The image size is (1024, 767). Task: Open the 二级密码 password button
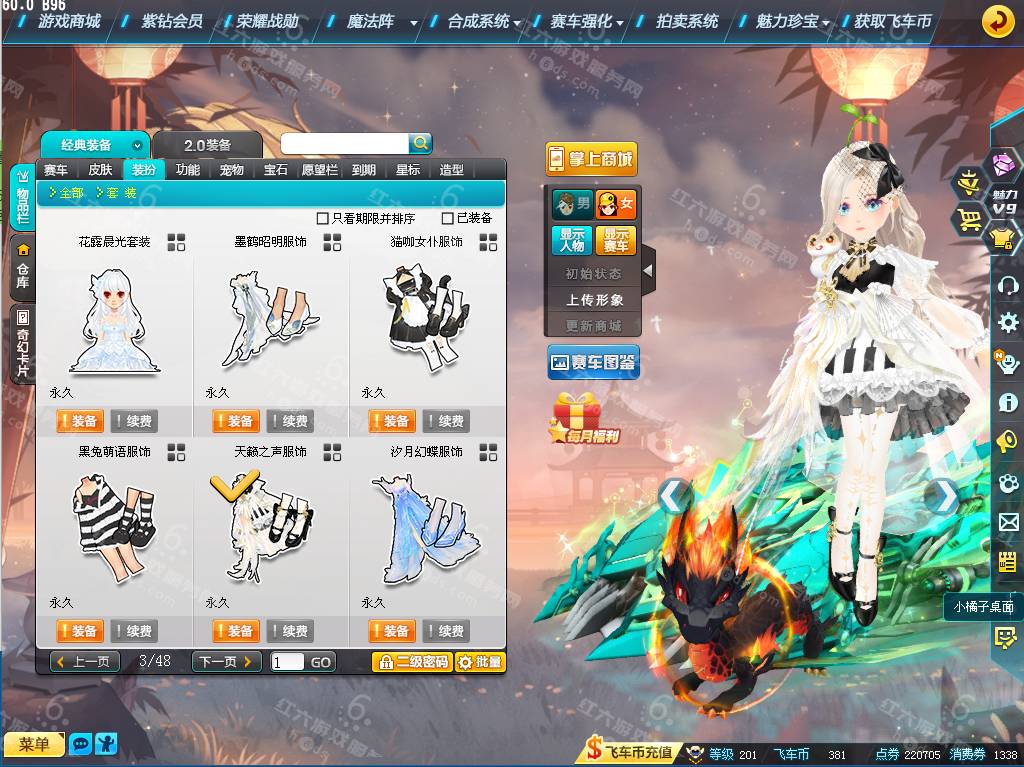(x=411, y=662)
